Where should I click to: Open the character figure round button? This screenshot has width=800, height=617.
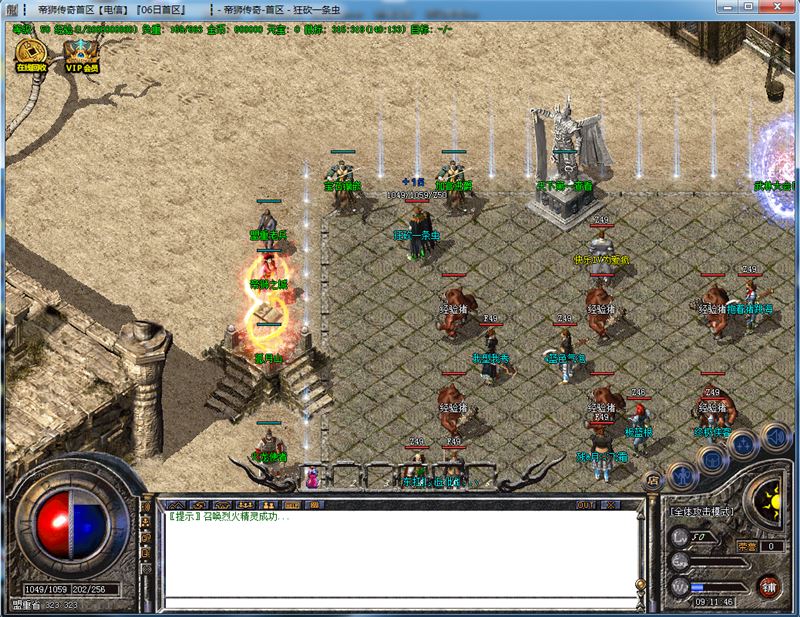coord(683,477)
